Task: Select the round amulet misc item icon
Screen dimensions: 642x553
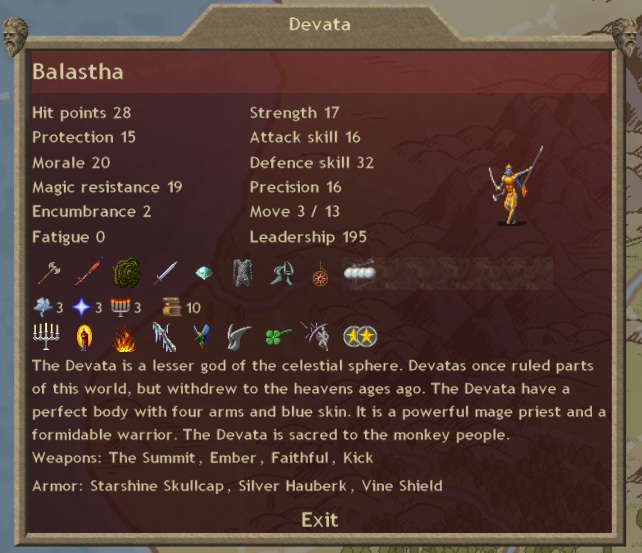Action: [x=320, y=273]
